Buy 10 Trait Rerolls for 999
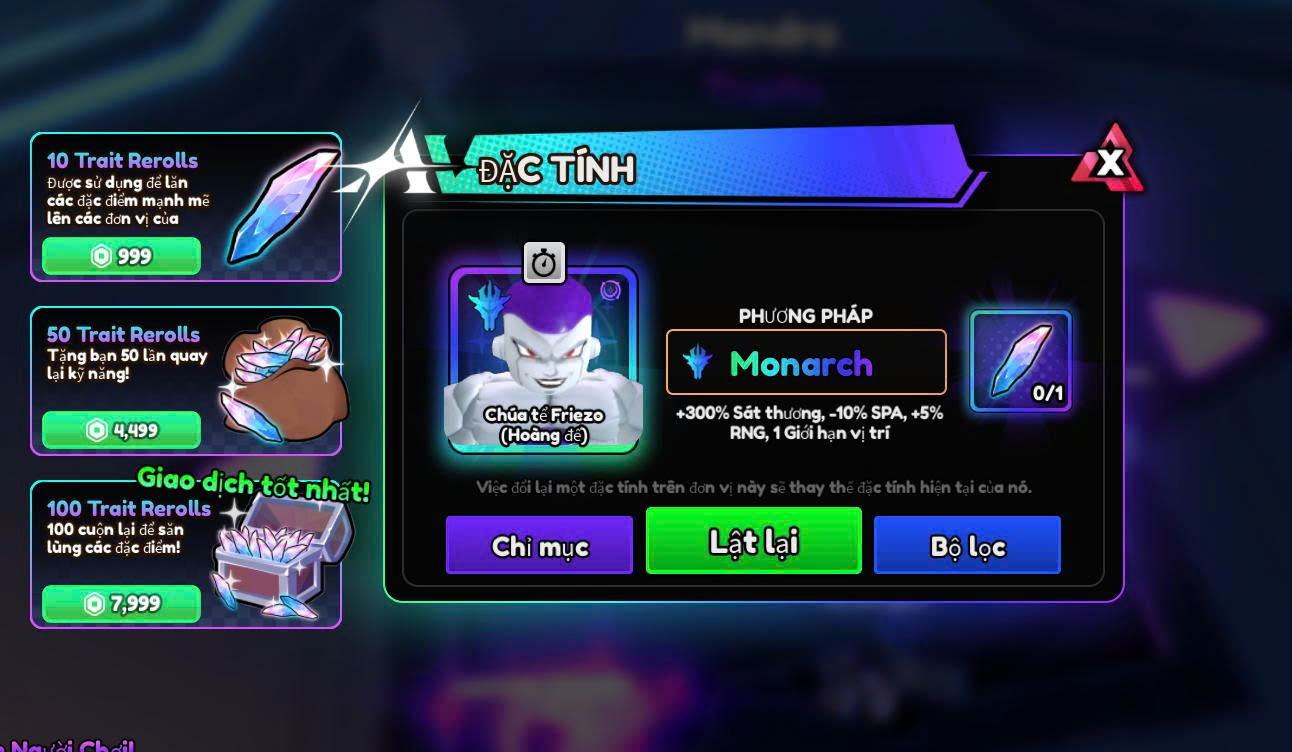Image resolution: width=1292 pixels, height=752 pixels. click(x=121, y=256)
